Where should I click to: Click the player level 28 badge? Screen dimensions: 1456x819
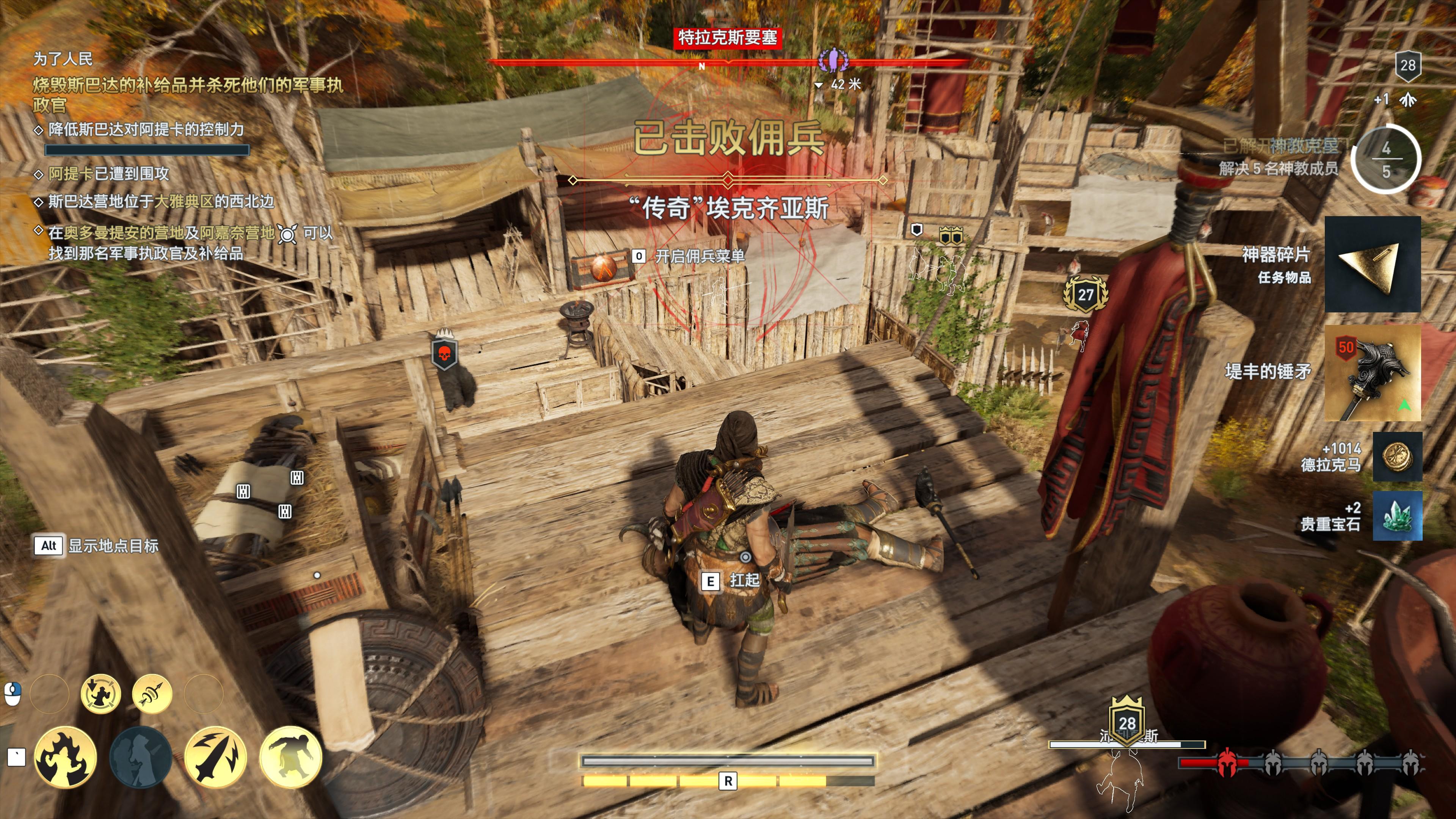pos(1407,66)
